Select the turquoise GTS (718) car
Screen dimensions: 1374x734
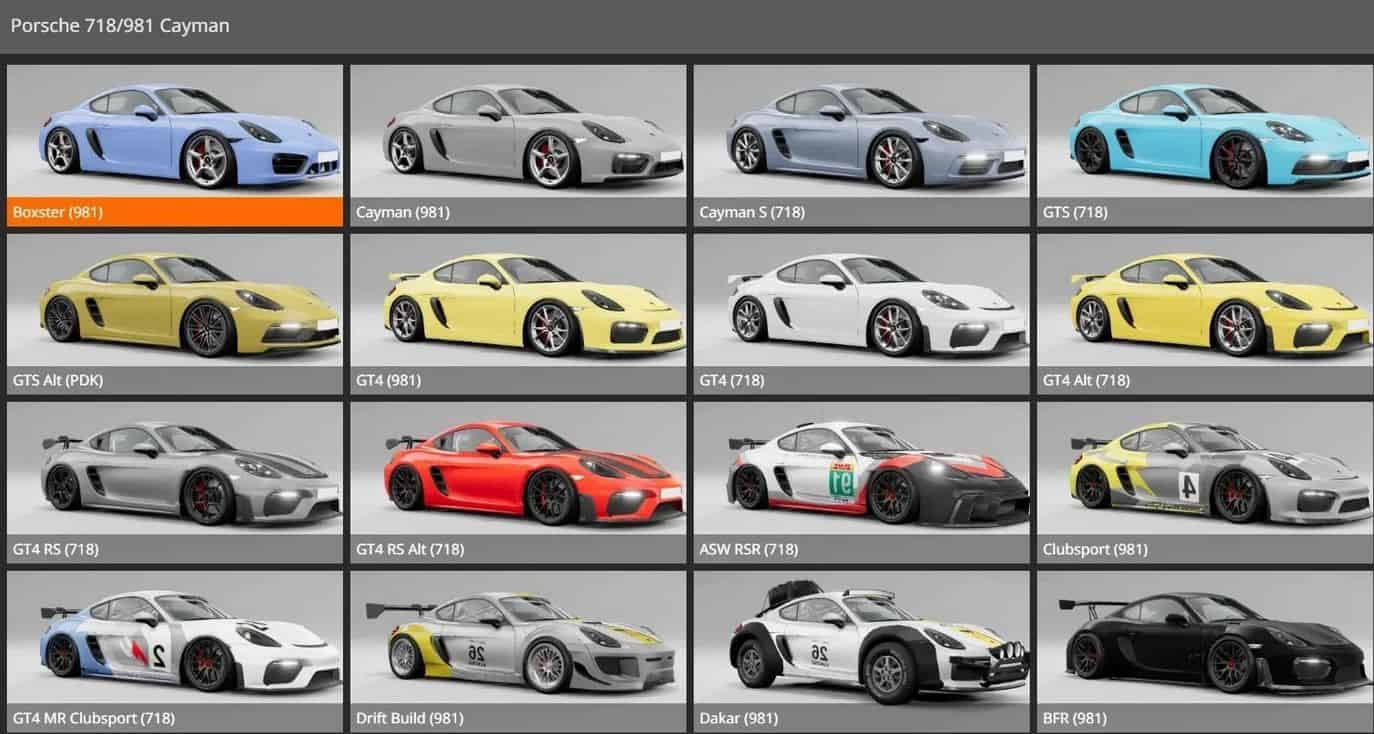(1204, 145)
